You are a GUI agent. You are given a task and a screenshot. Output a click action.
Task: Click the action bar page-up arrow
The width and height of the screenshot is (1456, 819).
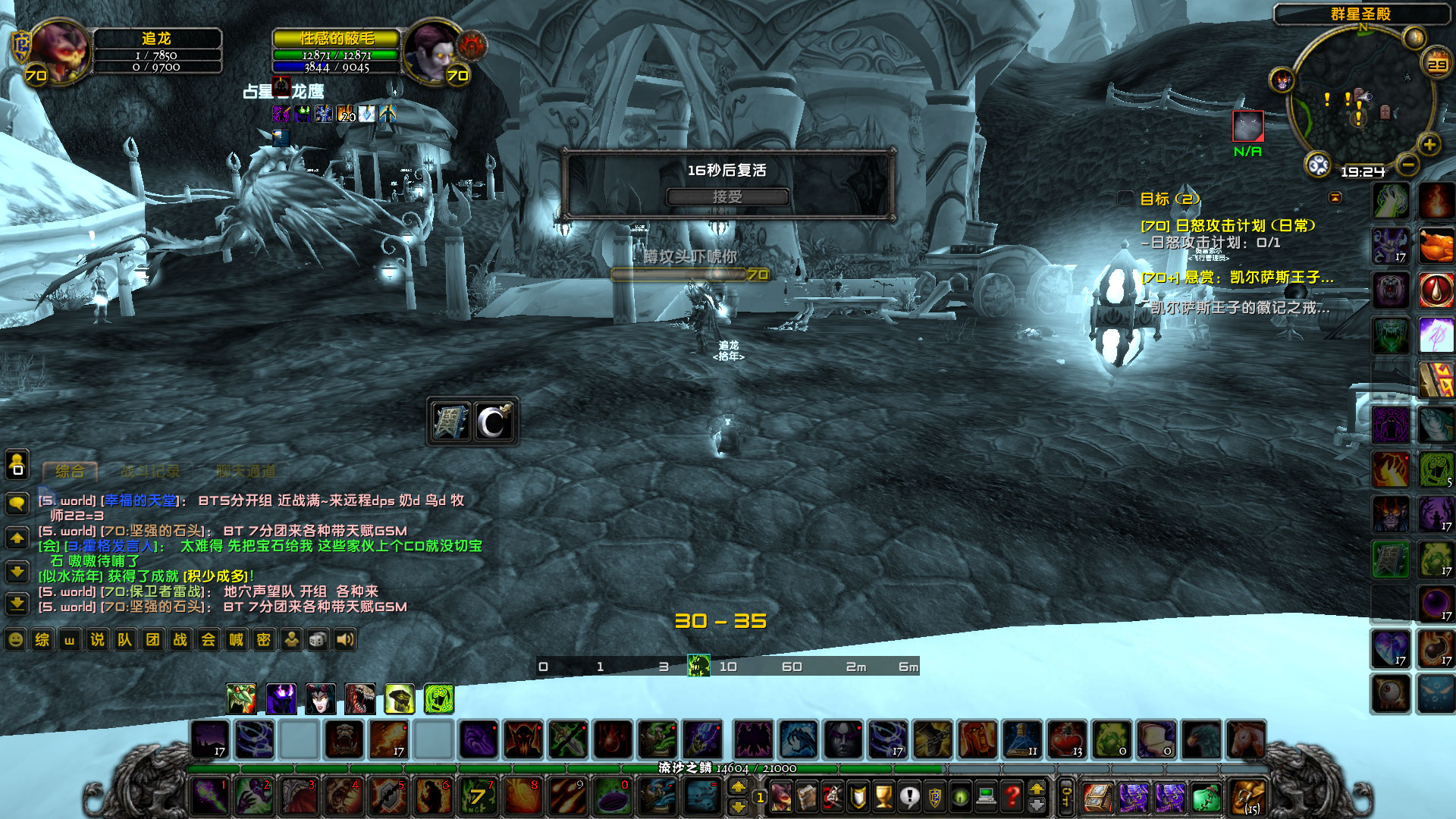tap(739, 787)
